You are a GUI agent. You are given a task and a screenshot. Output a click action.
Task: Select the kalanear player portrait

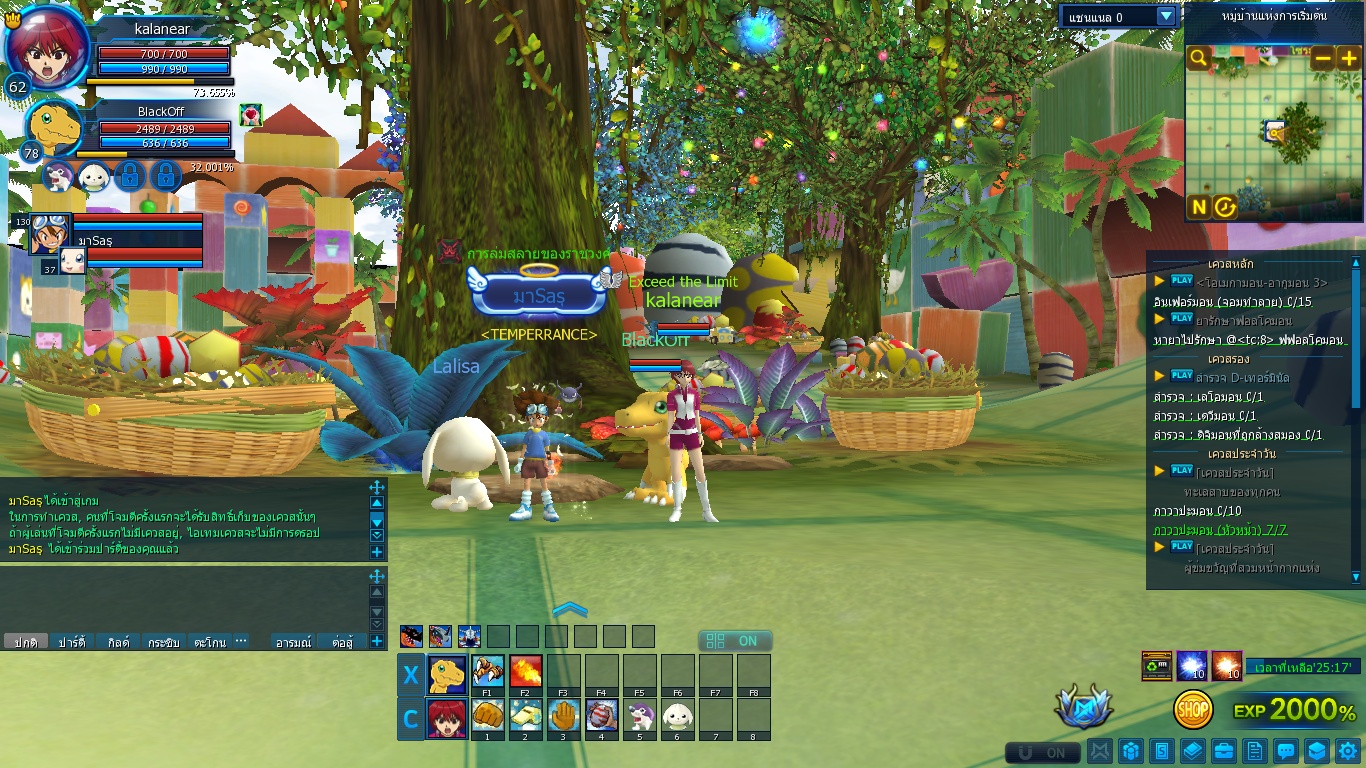[43, 48]
